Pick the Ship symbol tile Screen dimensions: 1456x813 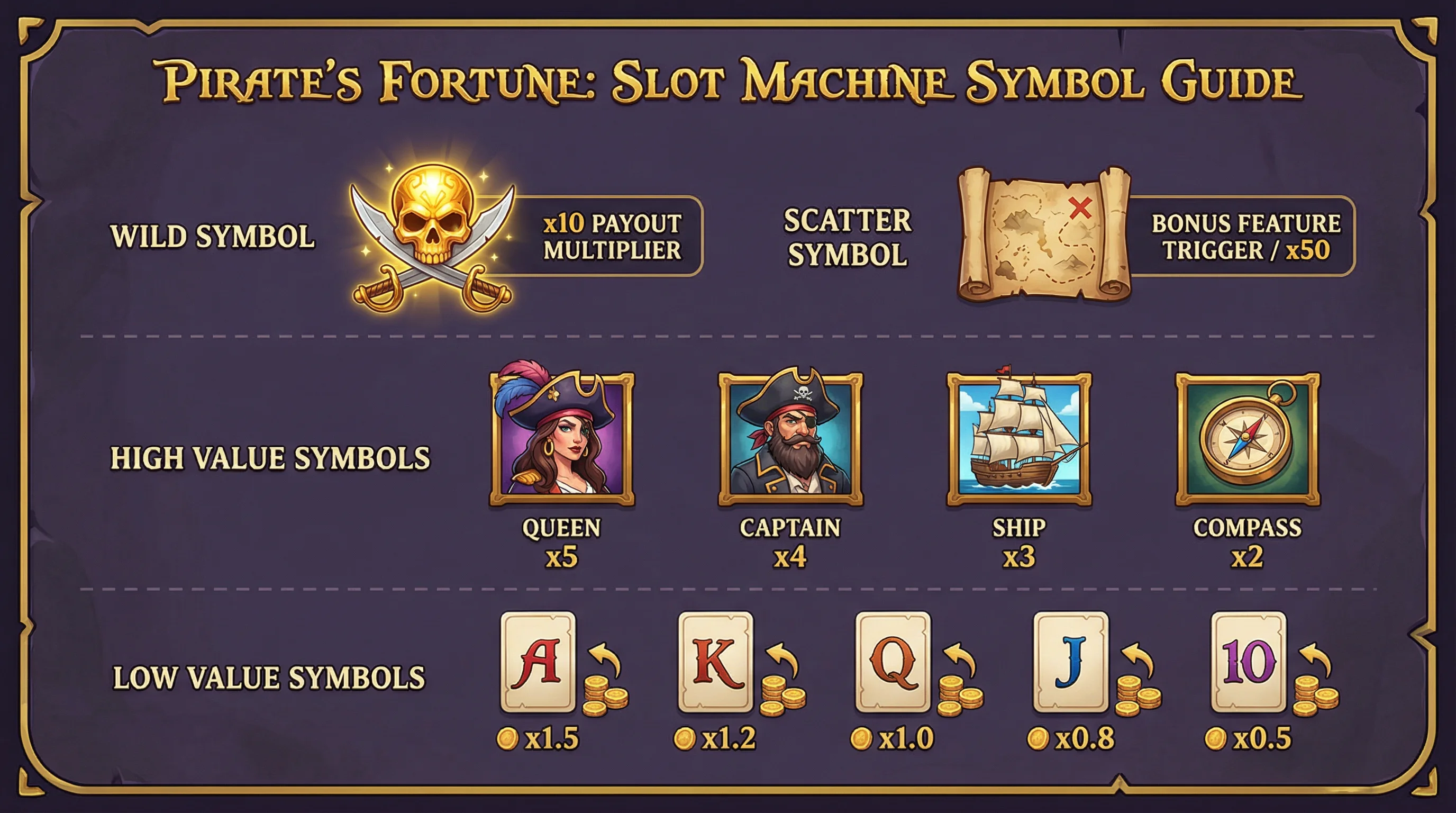point(1019,438)
